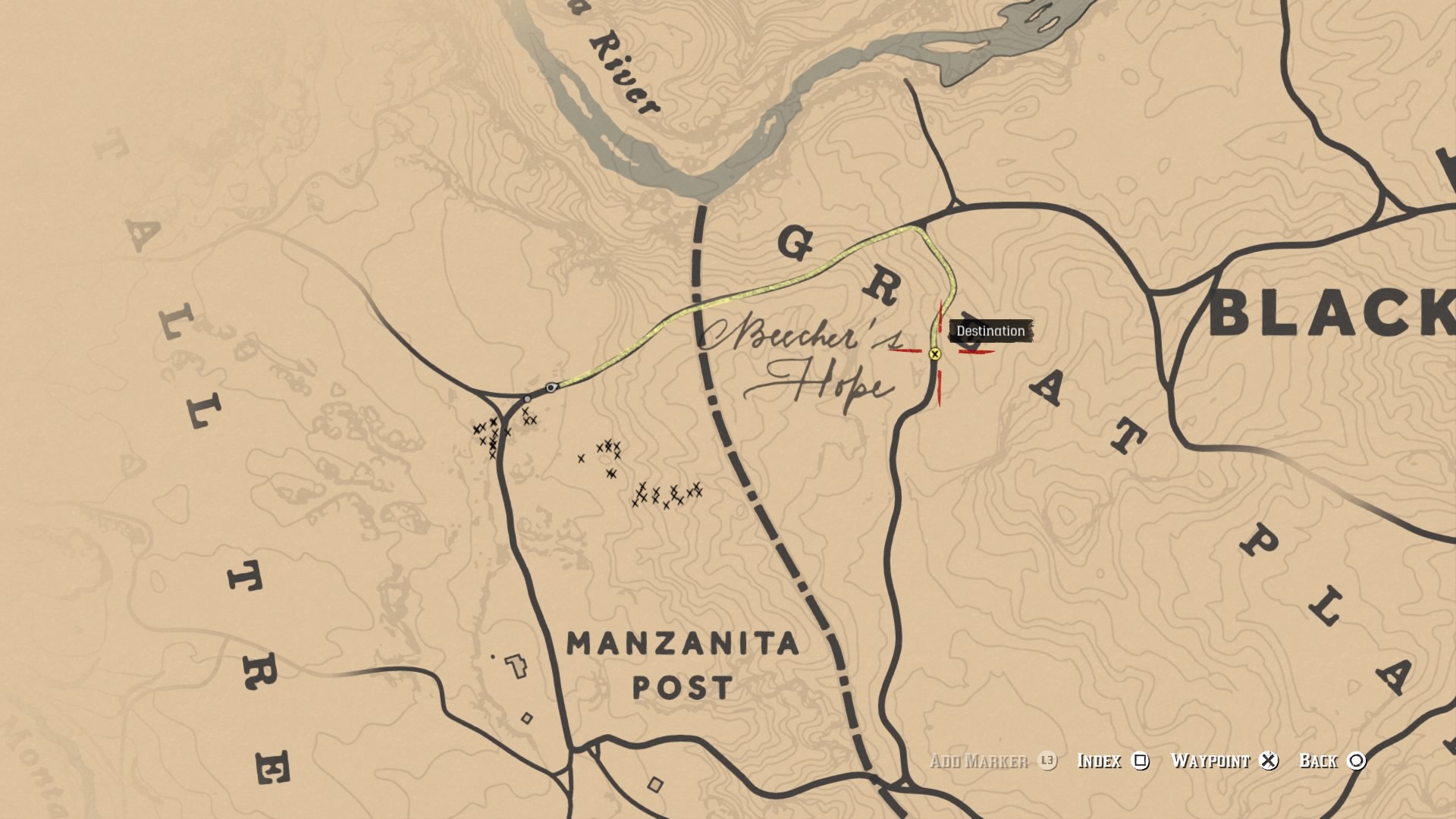Click the Circle Back button icon
The height and width of the screenshot is (819, 1456).
(x=1356, y=761)
